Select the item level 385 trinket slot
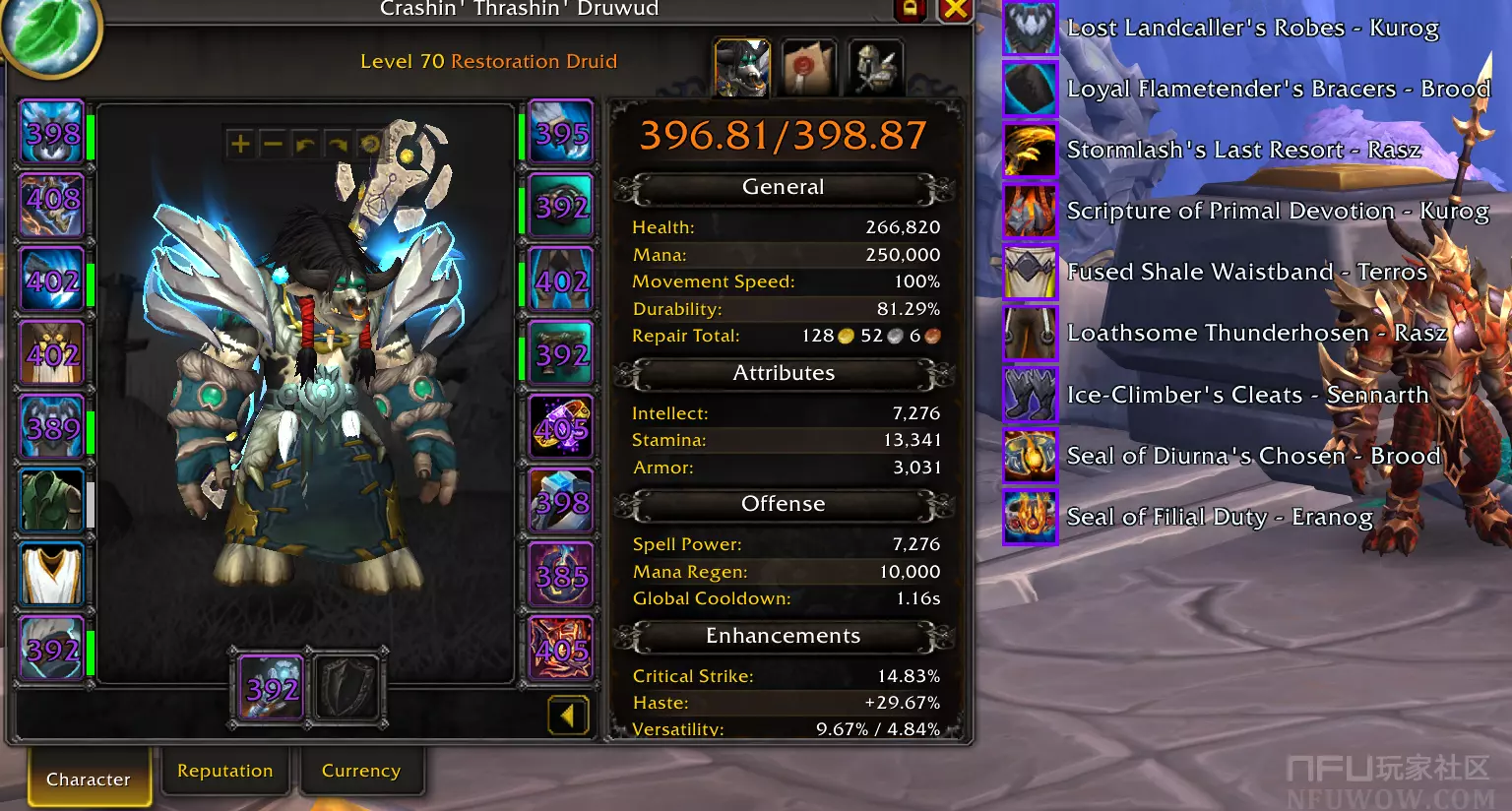 [561, 576]
